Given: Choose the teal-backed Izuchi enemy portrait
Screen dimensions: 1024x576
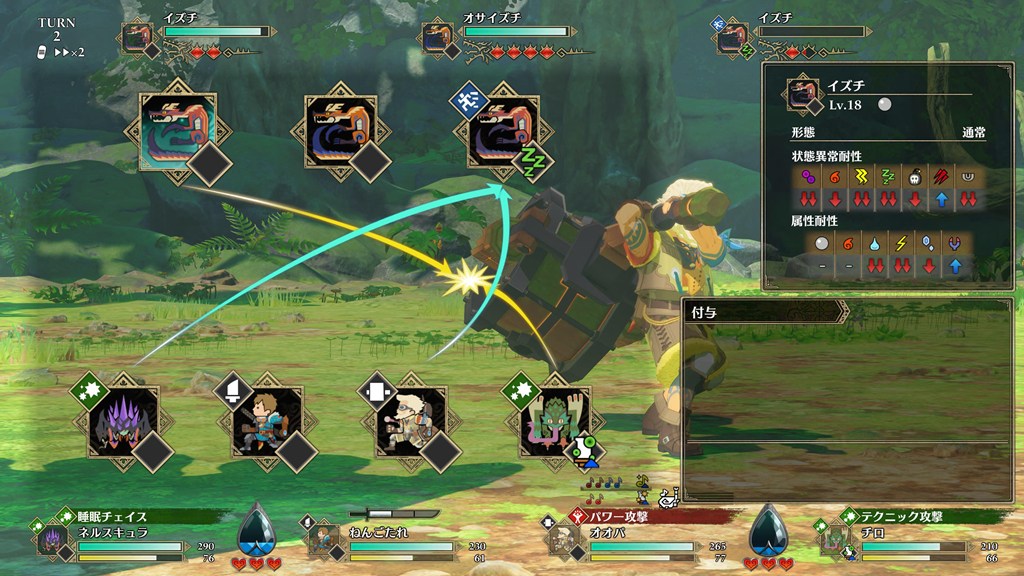Looking at the screenshot, I should tap(177, 132).
